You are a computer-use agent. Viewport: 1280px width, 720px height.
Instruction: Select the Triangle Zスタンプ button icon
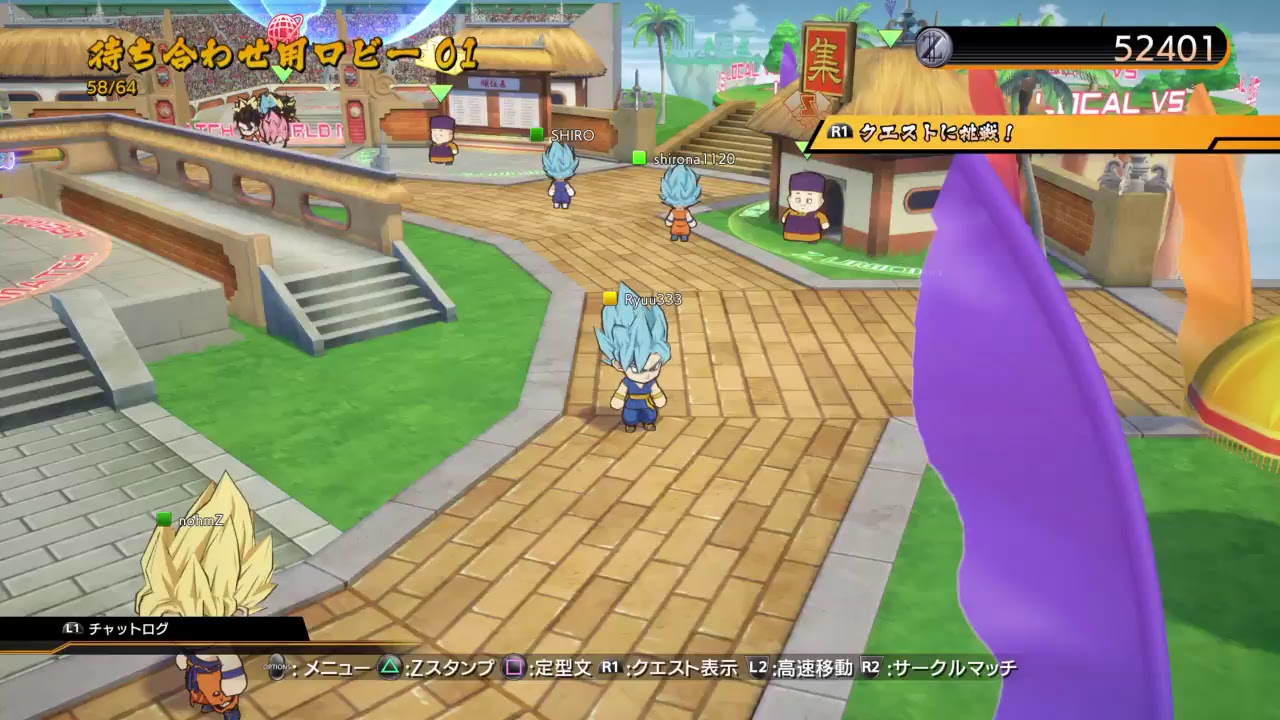pos(390,665)
